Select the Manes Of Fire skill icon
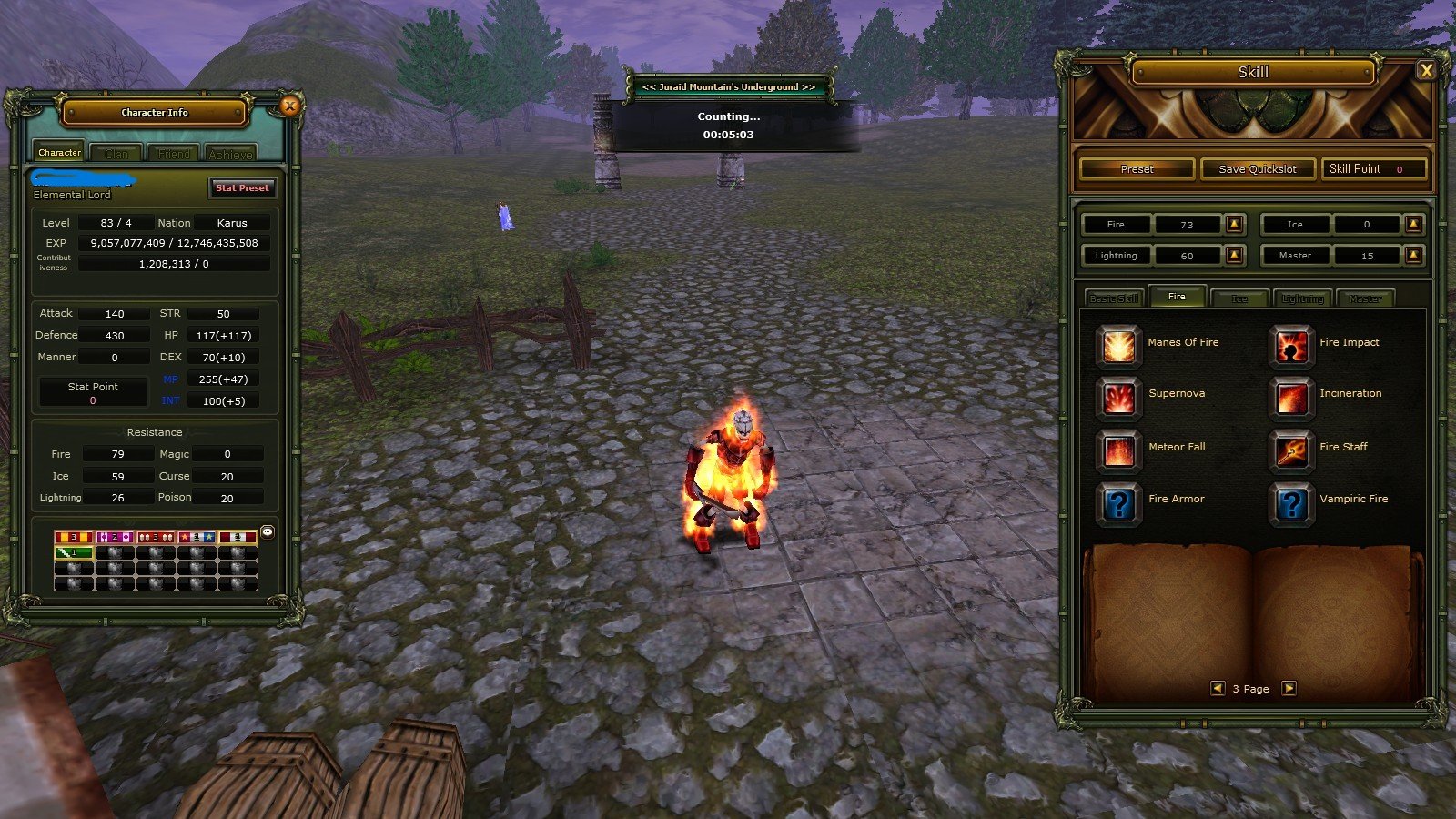 point(1118,347)
